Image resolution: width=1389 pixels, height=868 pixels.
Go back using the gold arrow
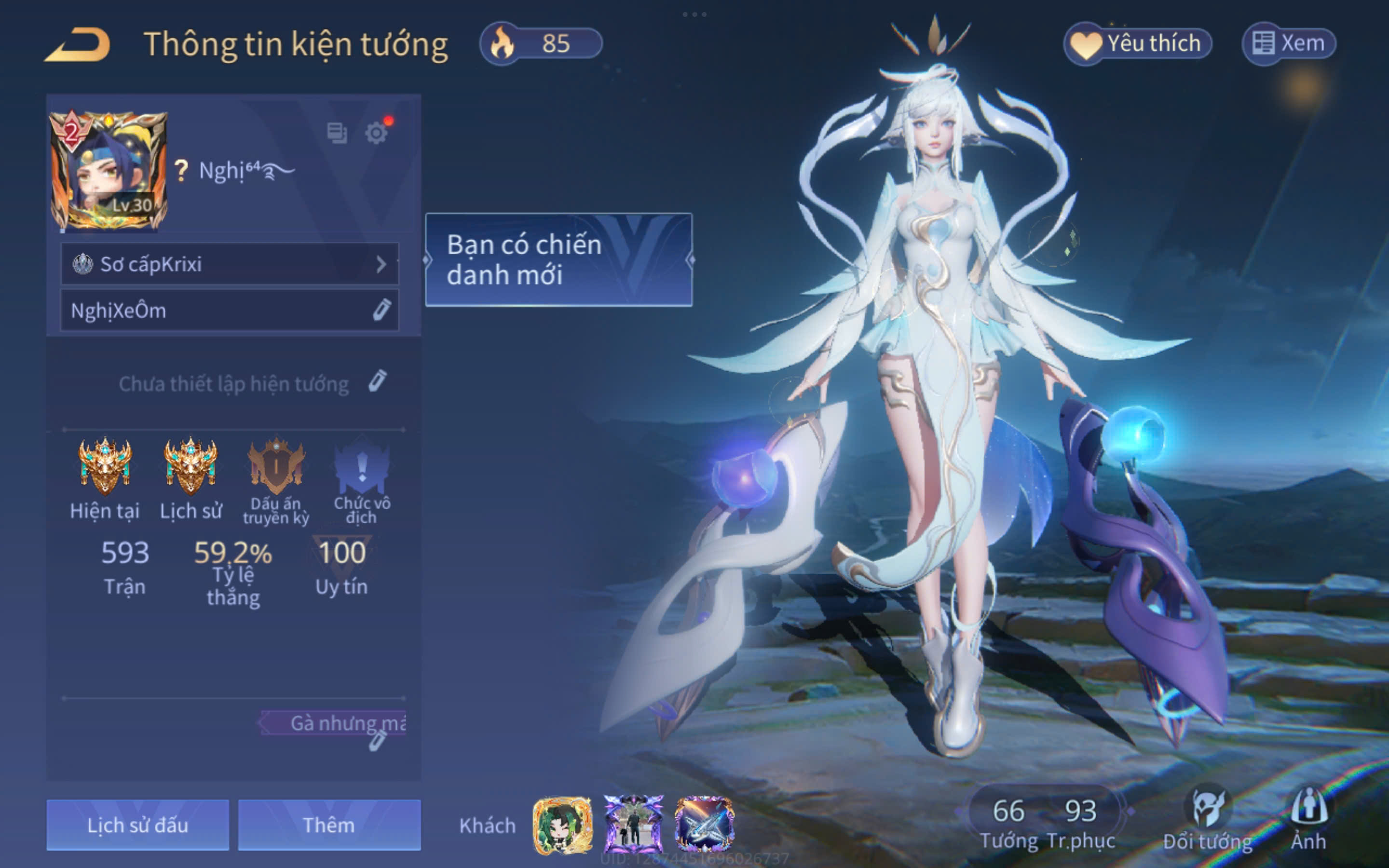pos(78,45)
